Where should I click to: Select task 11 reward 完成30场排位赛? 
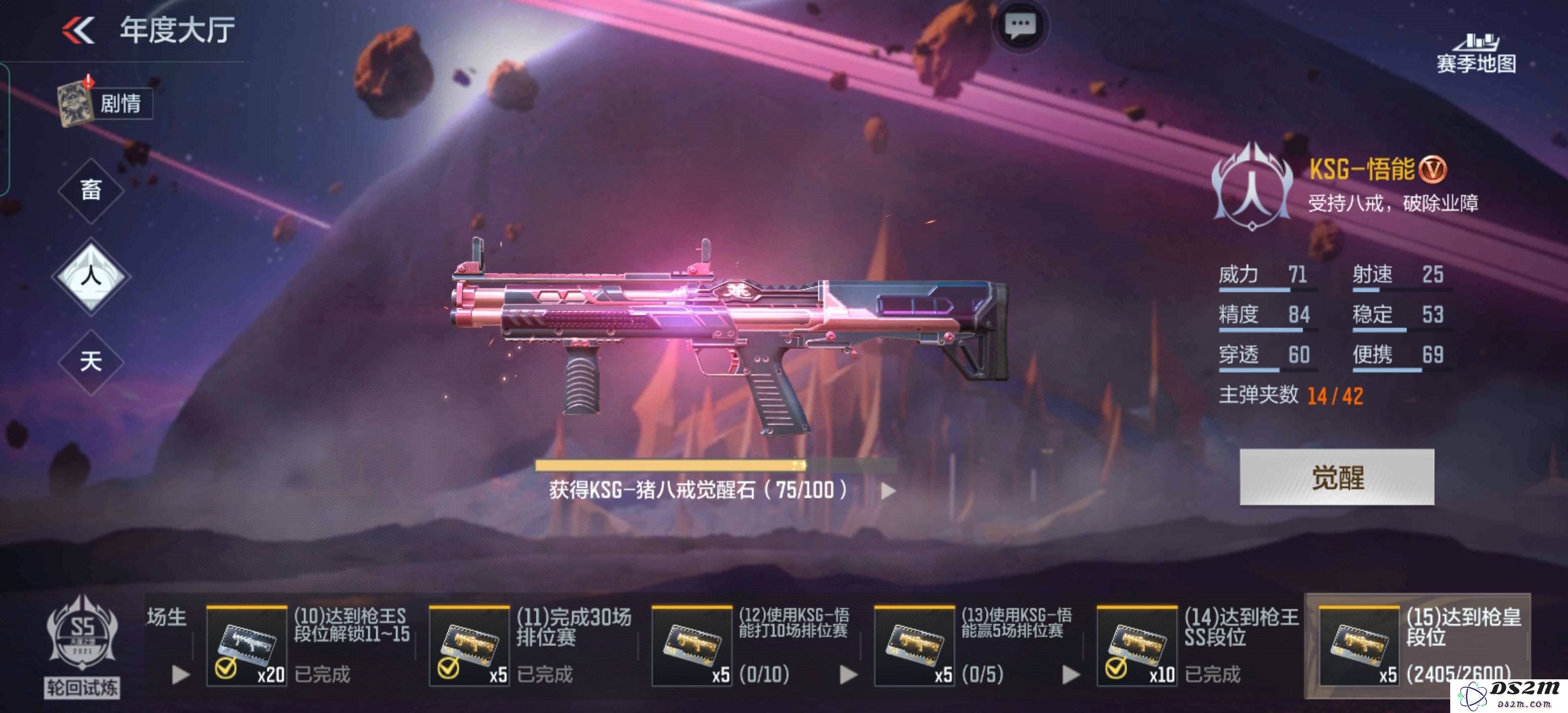(469, 646)
